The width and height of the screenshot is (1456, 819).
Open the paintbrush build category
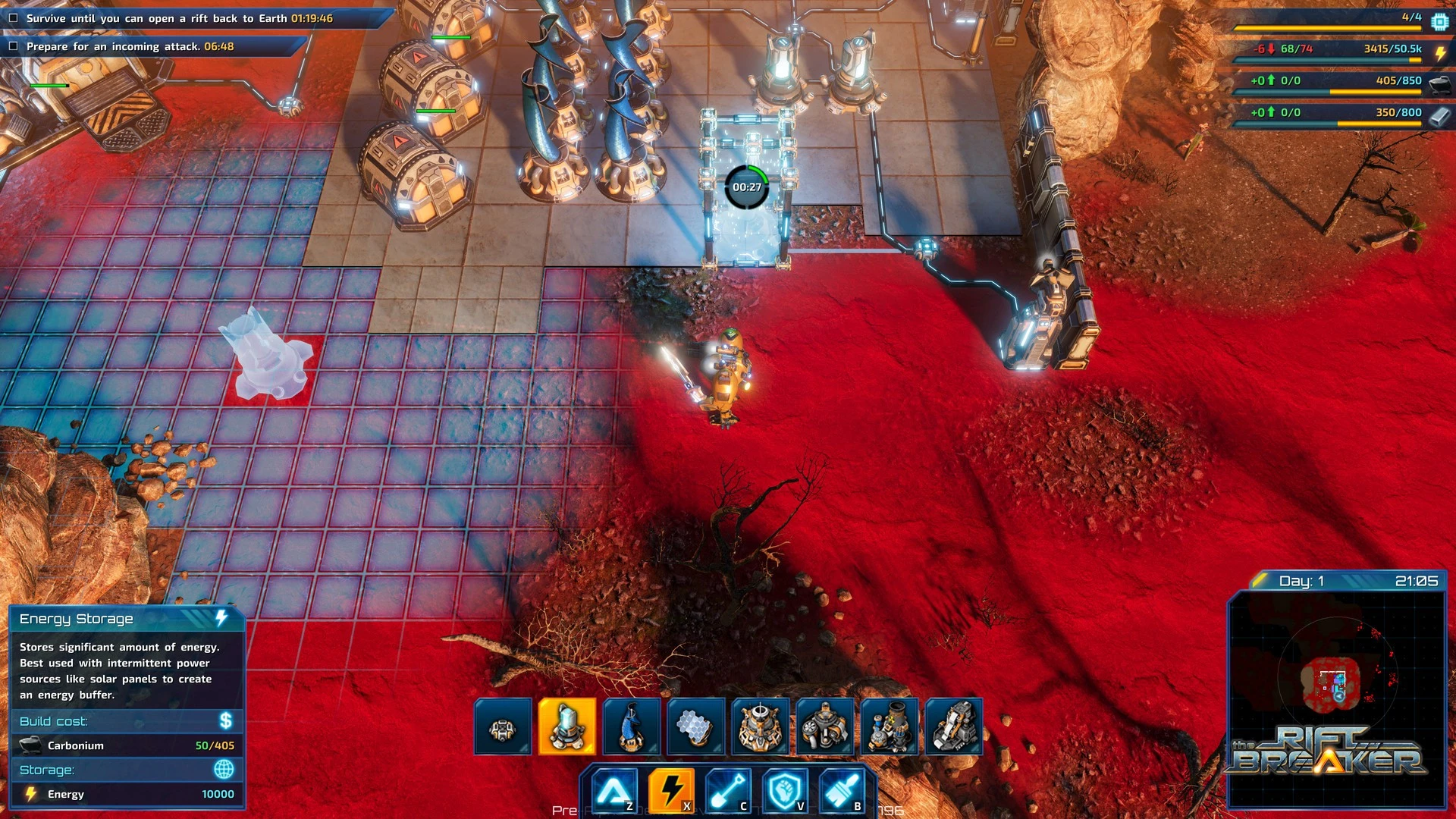[x=841, y=790]
